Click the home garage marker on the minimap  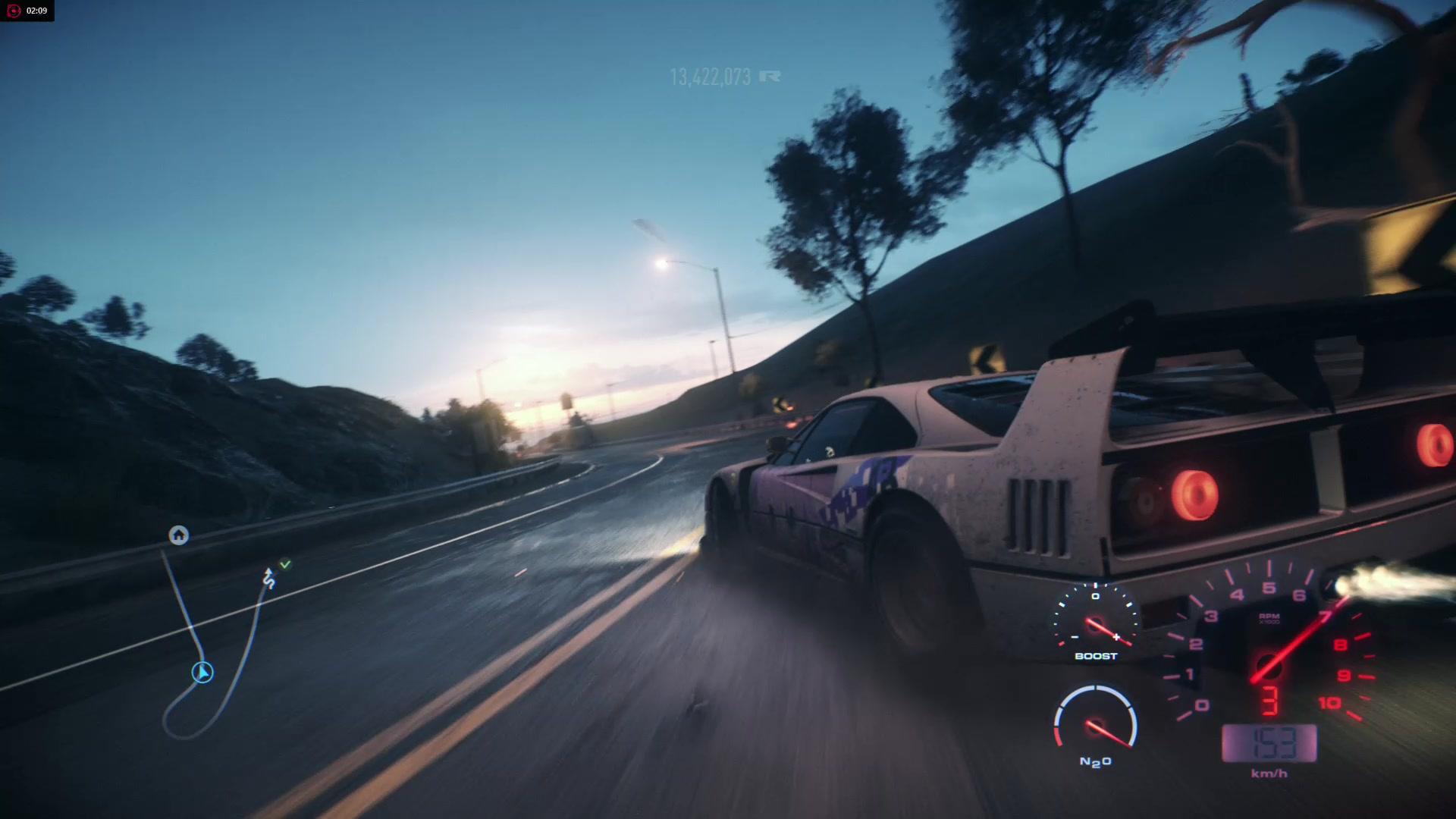[178, 535]
